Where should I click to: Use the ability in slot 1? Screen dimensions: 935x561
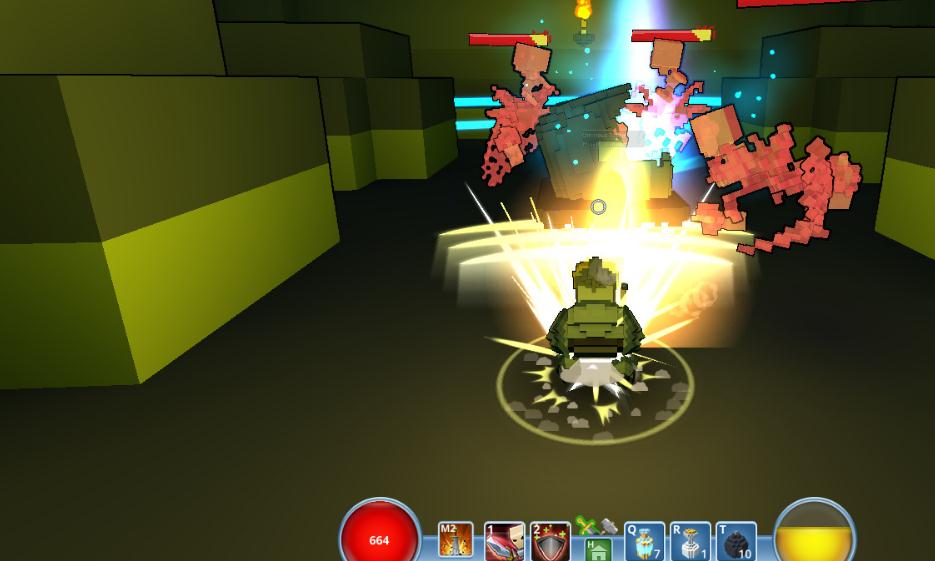click(504, 542)
